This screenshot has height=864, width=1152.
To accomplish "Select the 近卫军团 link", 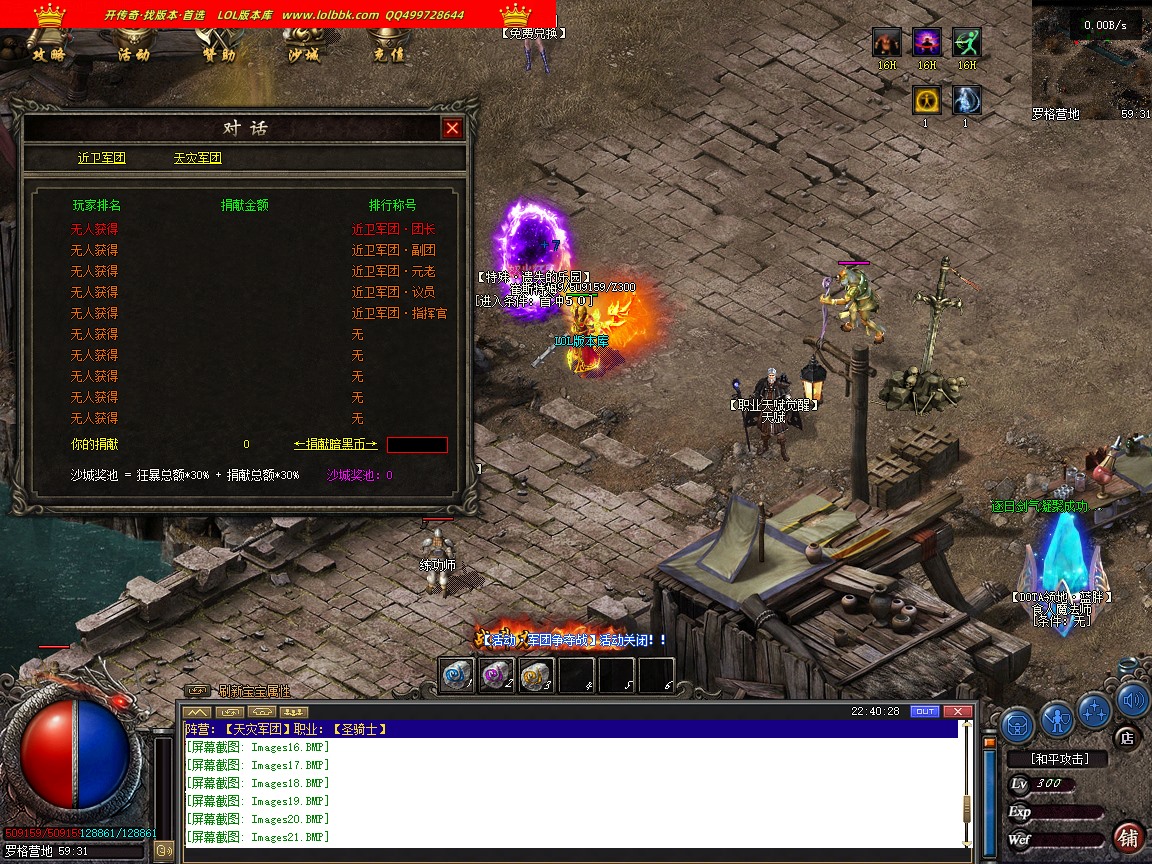I will coord(102,158).
